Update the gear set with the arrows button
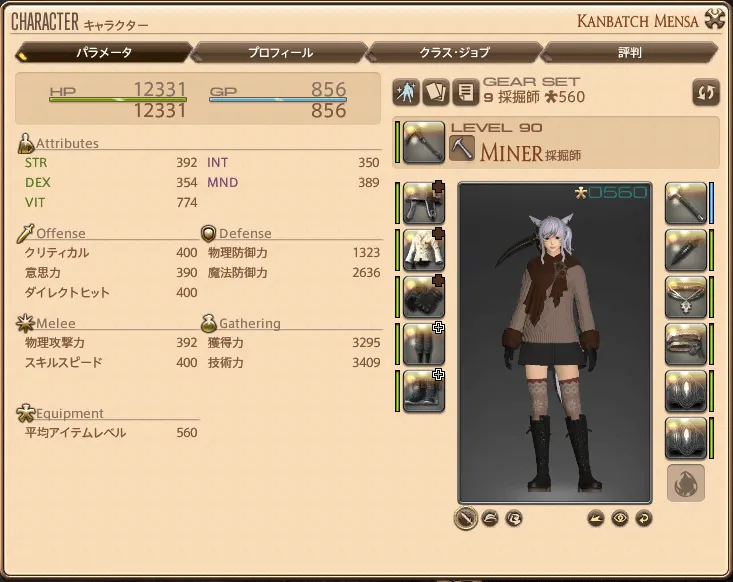This screenshot has width=733, height=582. (705, 92)
